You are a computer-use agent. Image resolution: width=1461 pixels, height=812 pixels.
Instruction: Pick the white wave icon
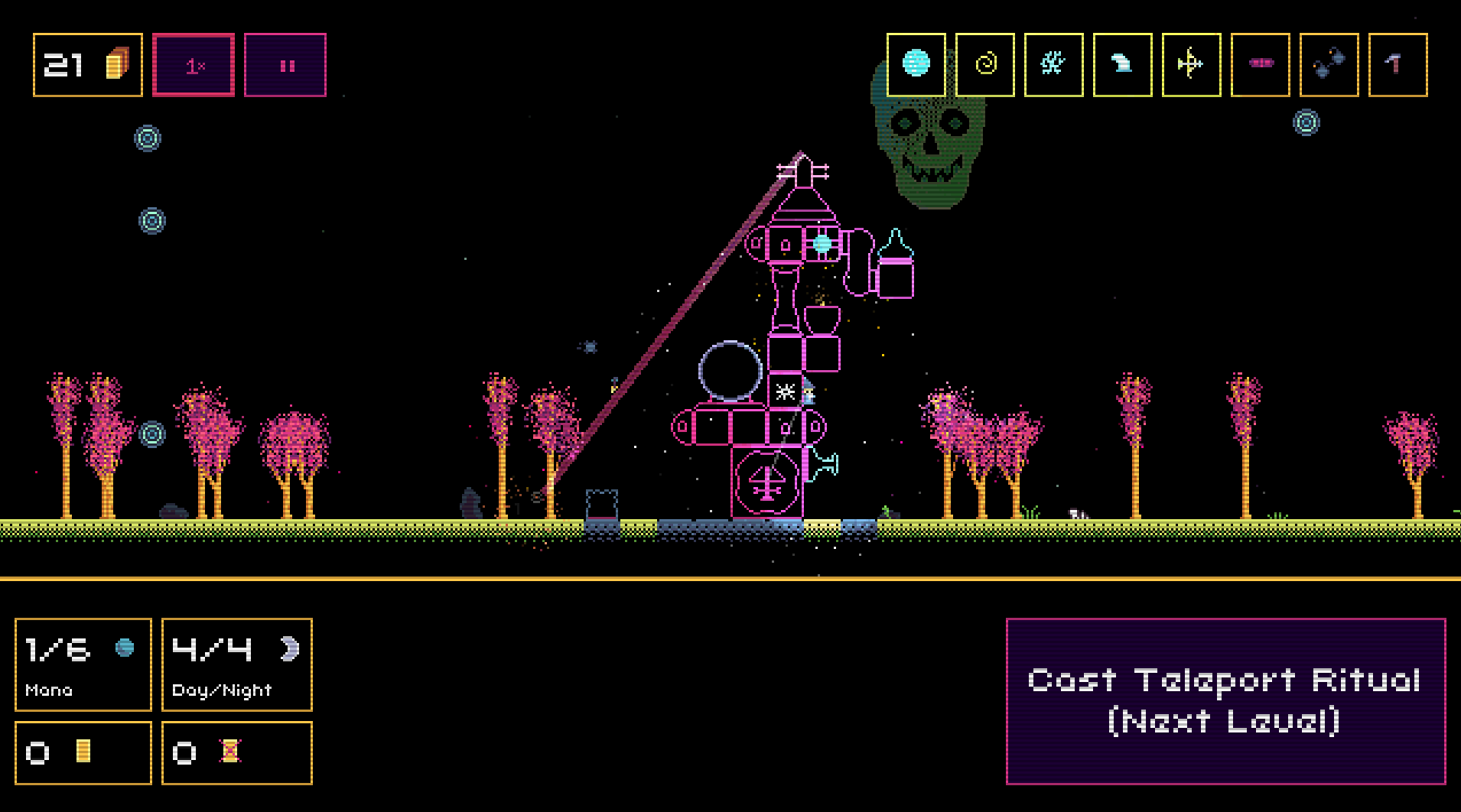[1122, 64]
